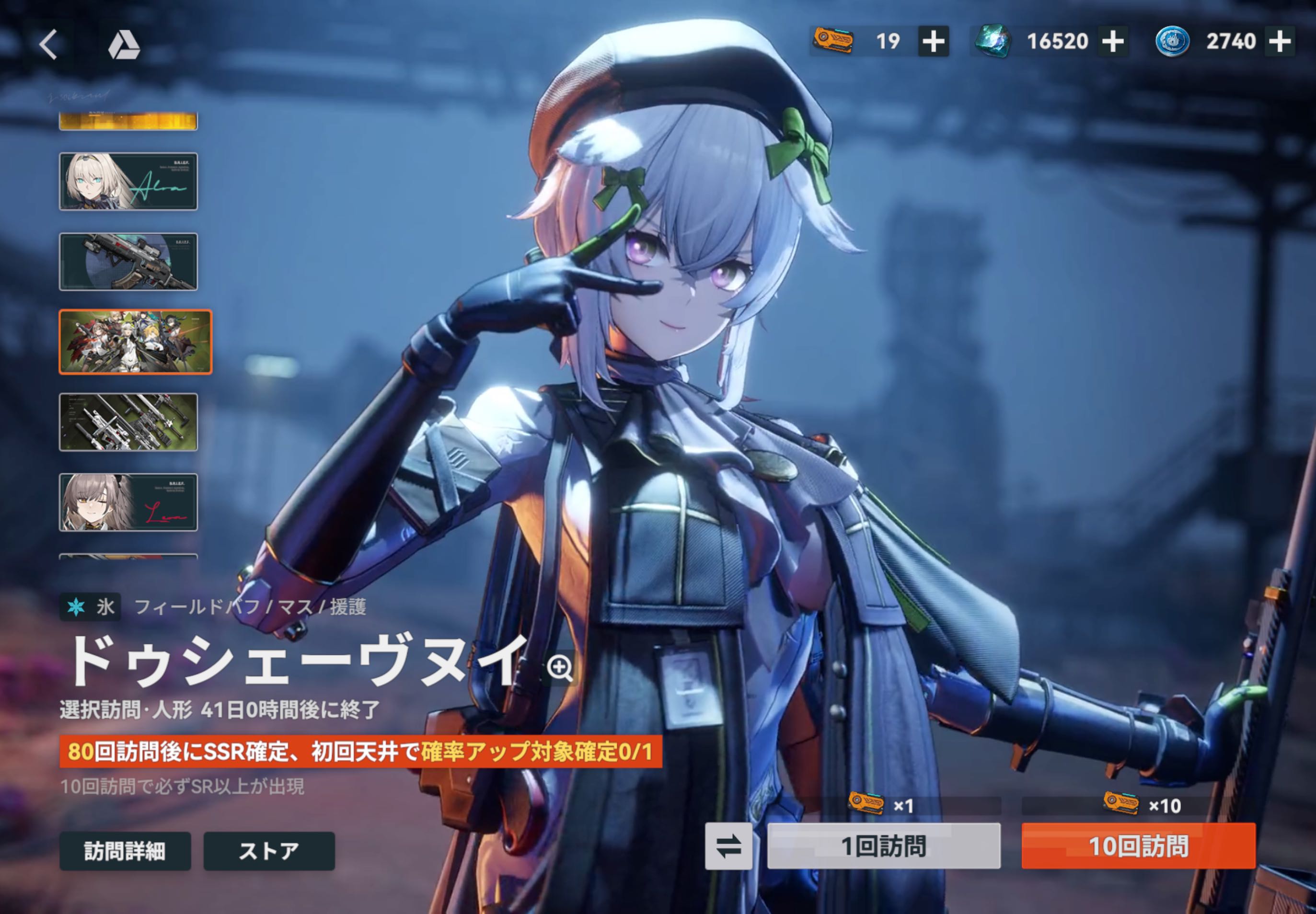Viewport: 1316px width, 914px height.
Task: Add more green crystal currency
Action: pos(1113,41)
